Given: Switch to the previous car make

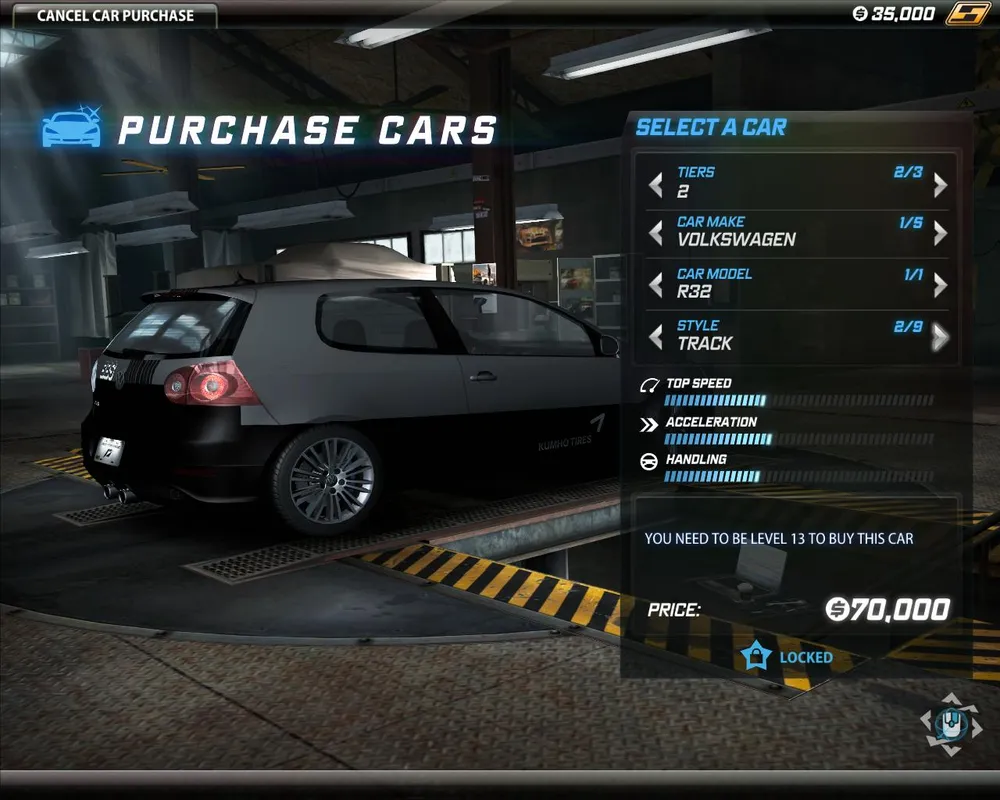Looking at the screenshot, I should (x=656, y=233).
